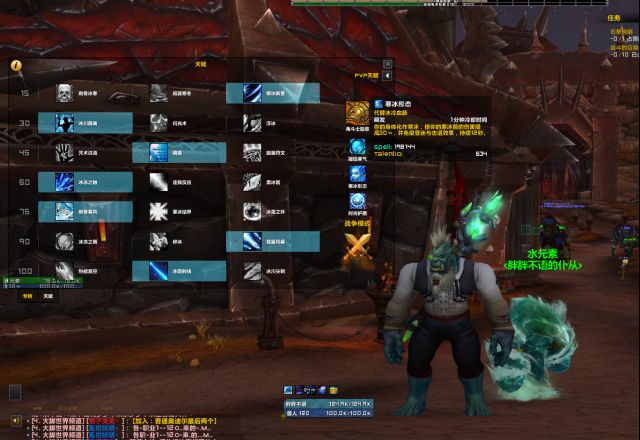The height and width of the screenshot is (440, 640).
Task: Open the yellow info icon on the talent panel
Action: 16,65
